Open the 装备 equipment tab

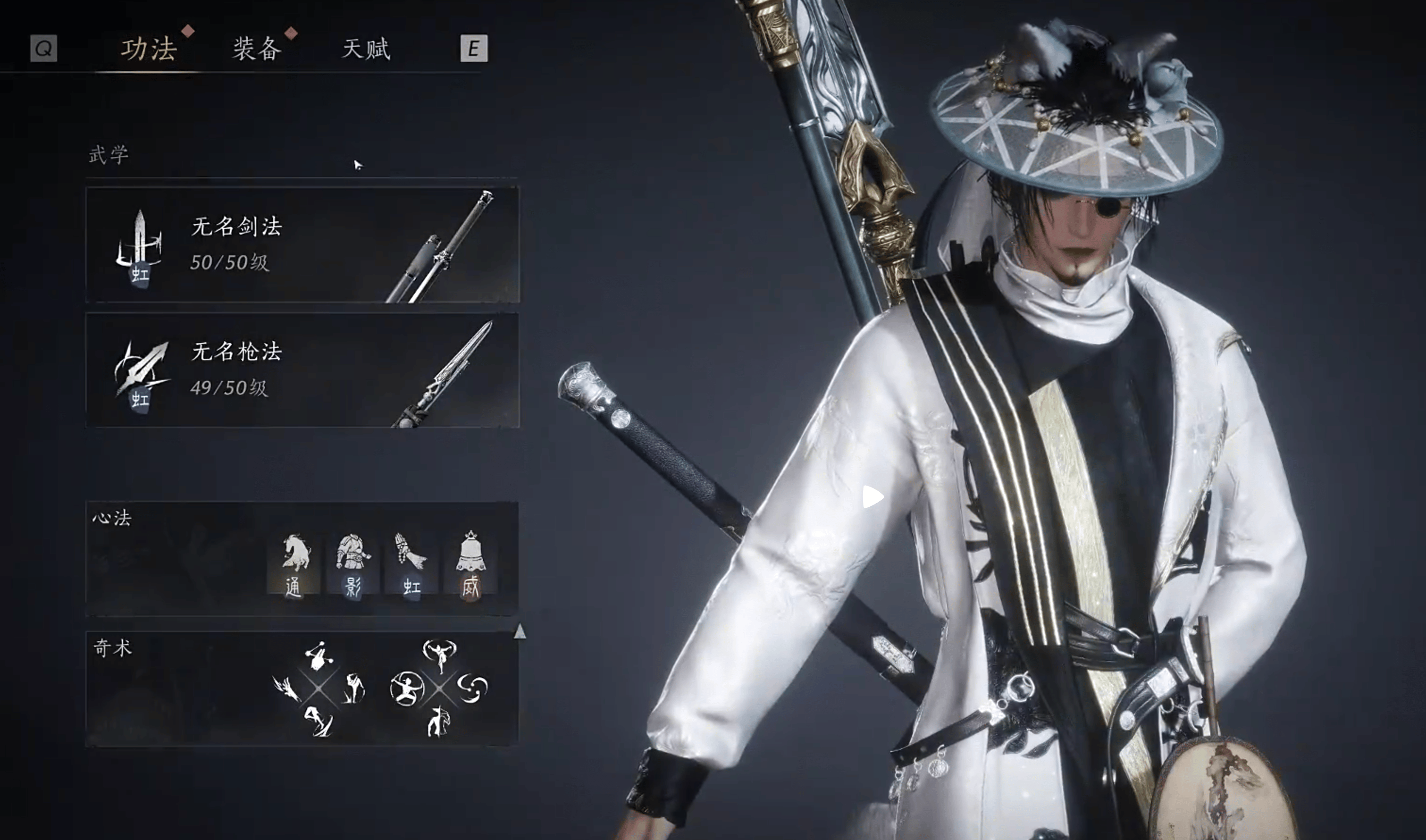[x=257, y=49]
